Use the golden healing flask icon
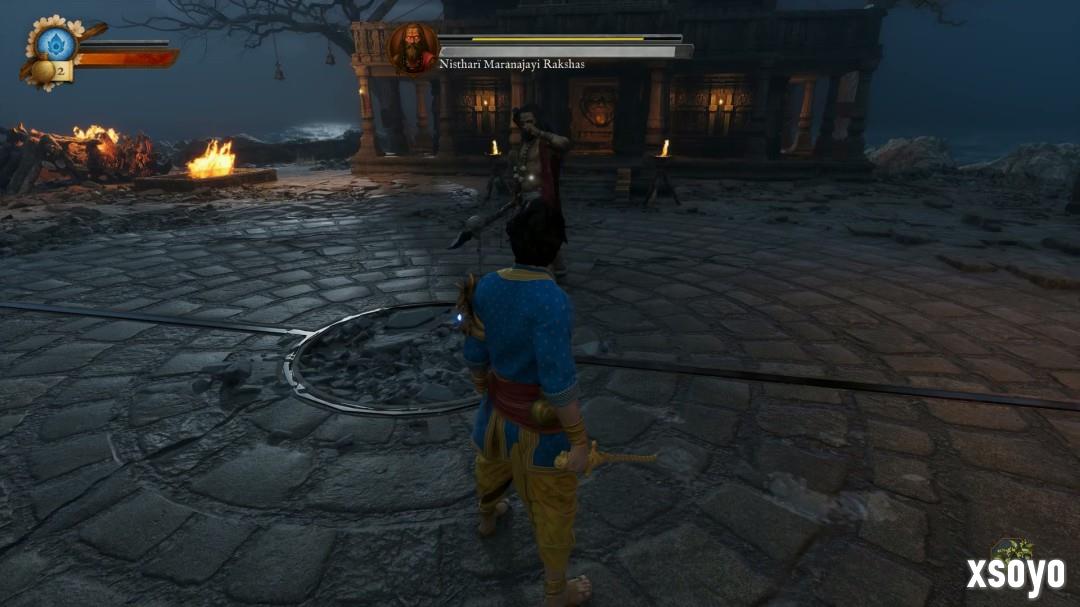This screenshot has height=607, width=1080. tap(45, 71)
